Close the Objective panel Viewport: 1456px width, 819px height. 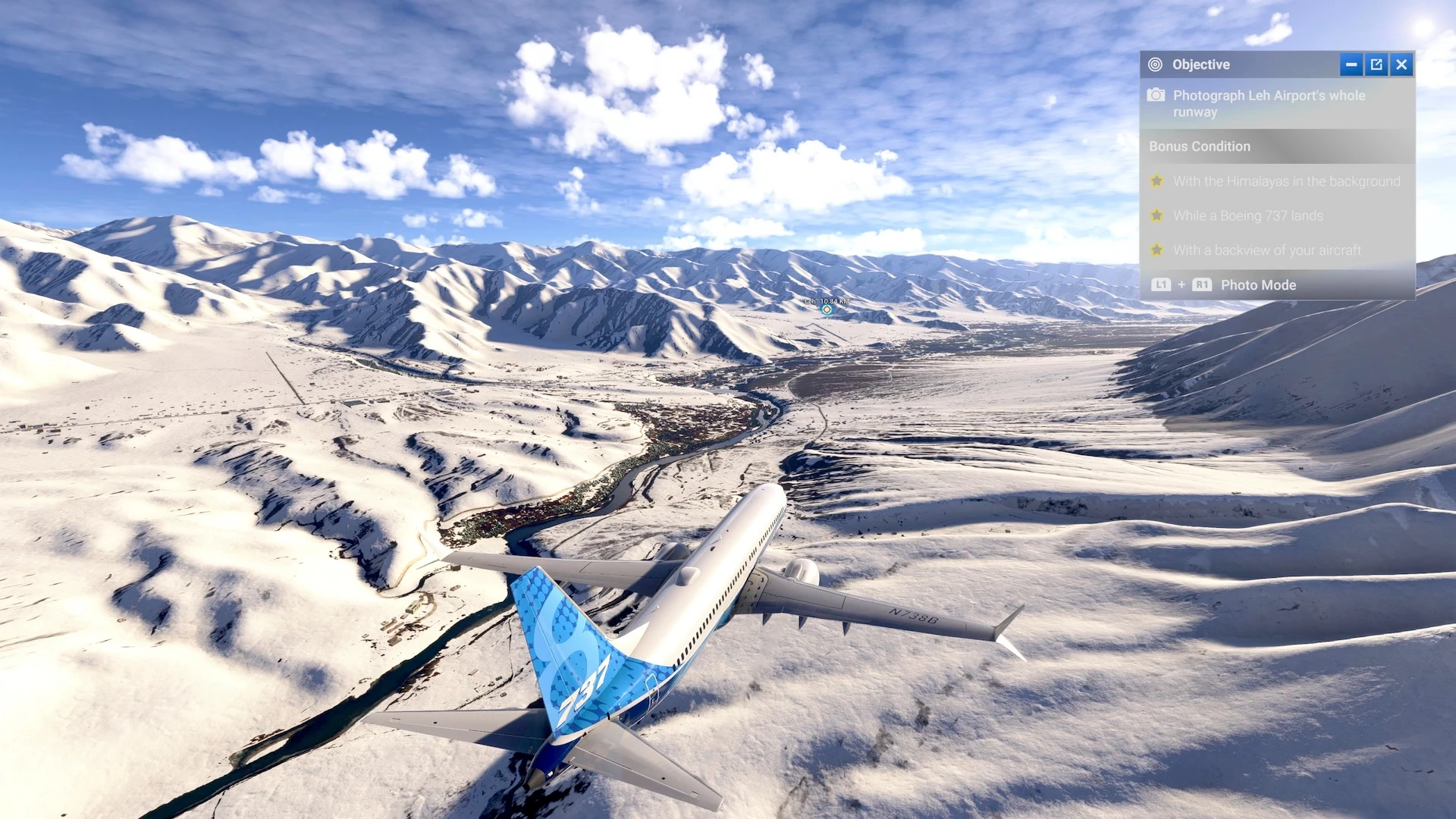point(1401,64)
